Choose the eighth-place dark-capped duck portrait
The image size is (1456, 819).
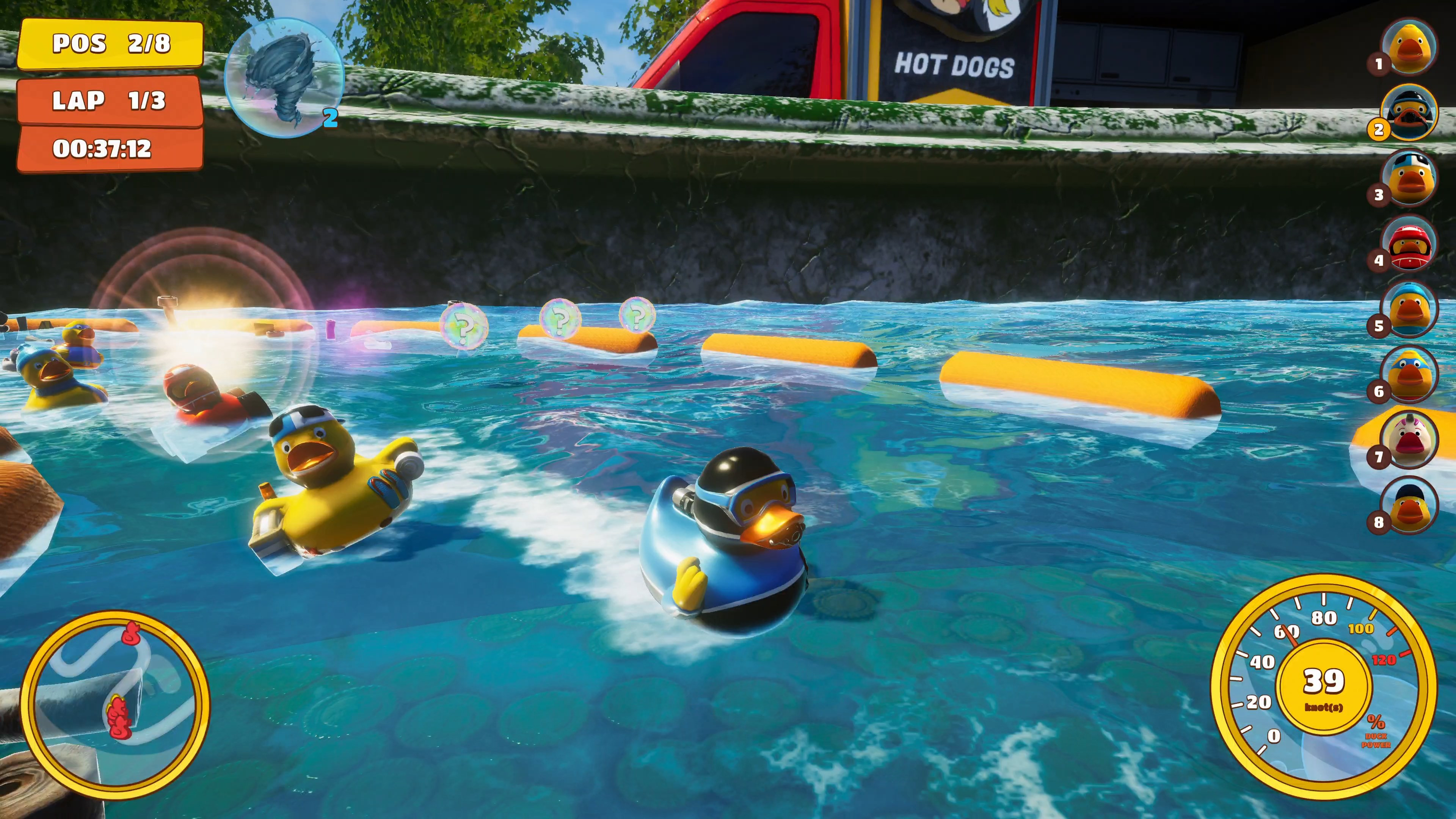pos(1408,505)
